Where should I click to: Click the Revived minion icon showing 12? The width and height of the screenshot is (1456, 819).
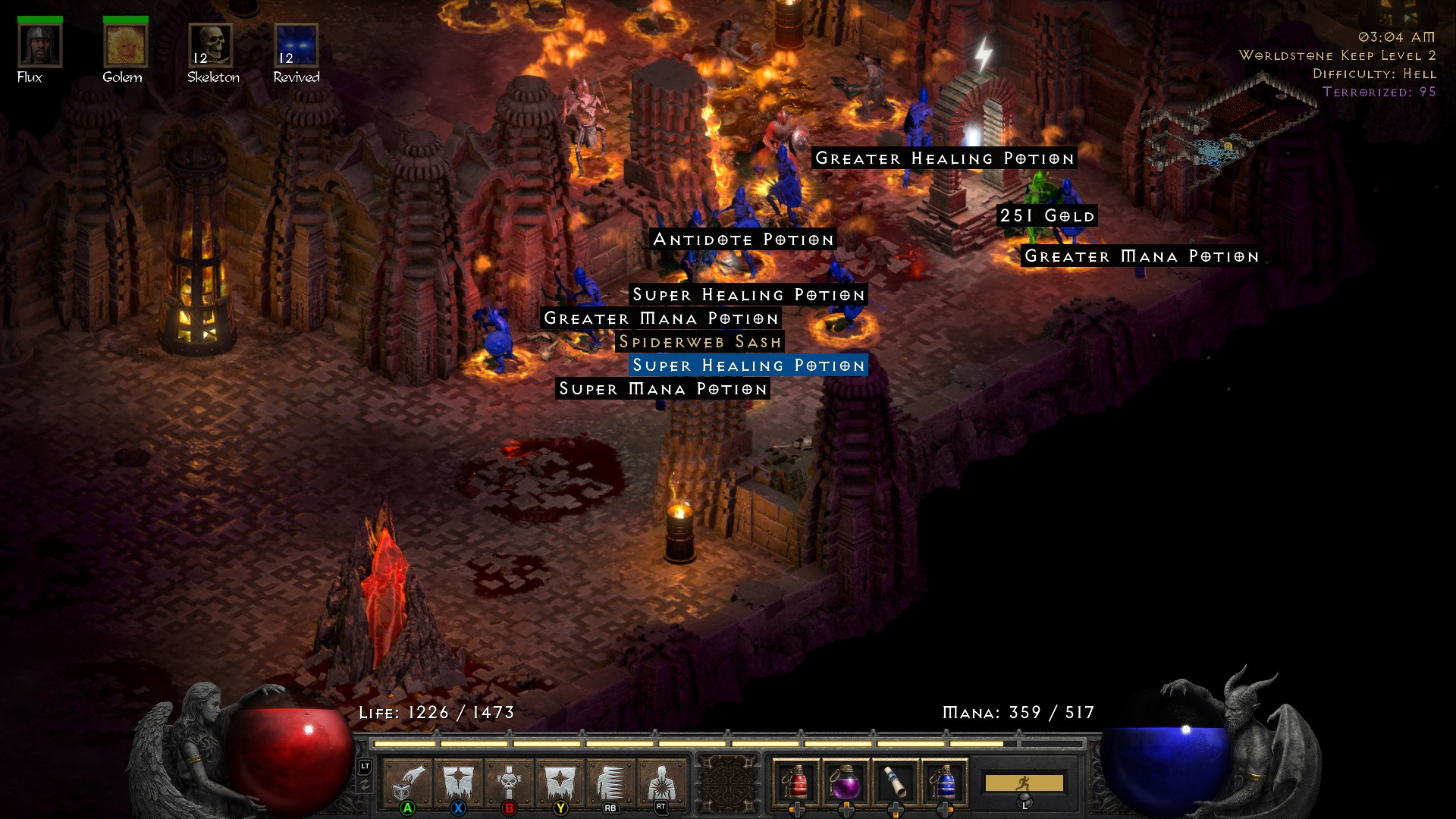click(x=296, y=47)
